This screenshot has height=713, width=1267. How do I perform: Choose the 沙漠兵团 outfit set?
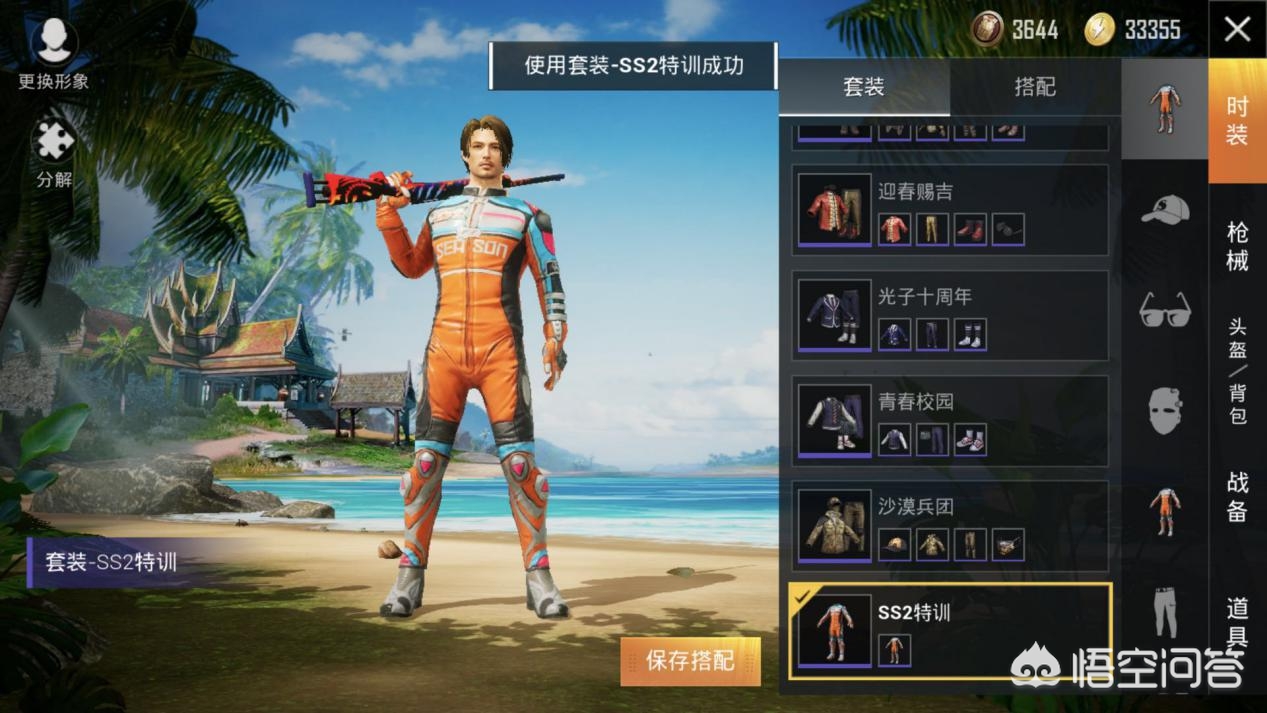pos(950,526)
